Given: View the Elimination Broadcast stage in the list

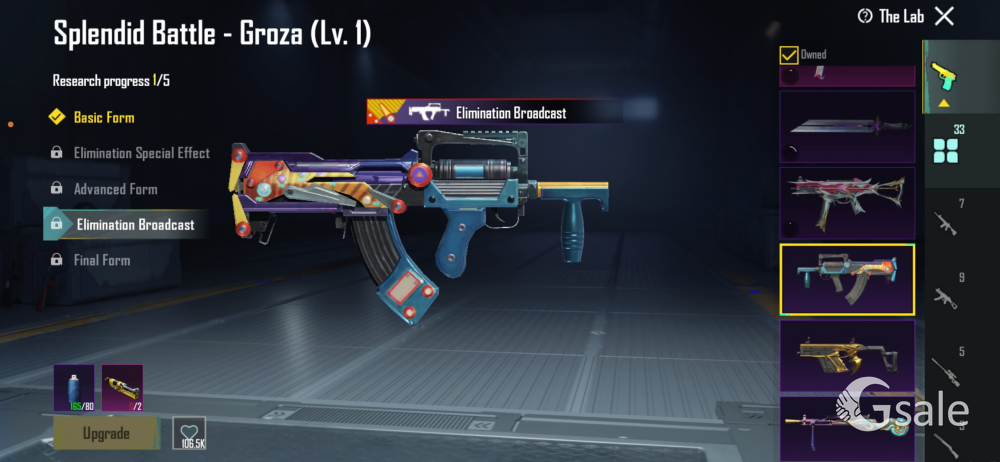Looking at the screenshot, I should 135,224.
